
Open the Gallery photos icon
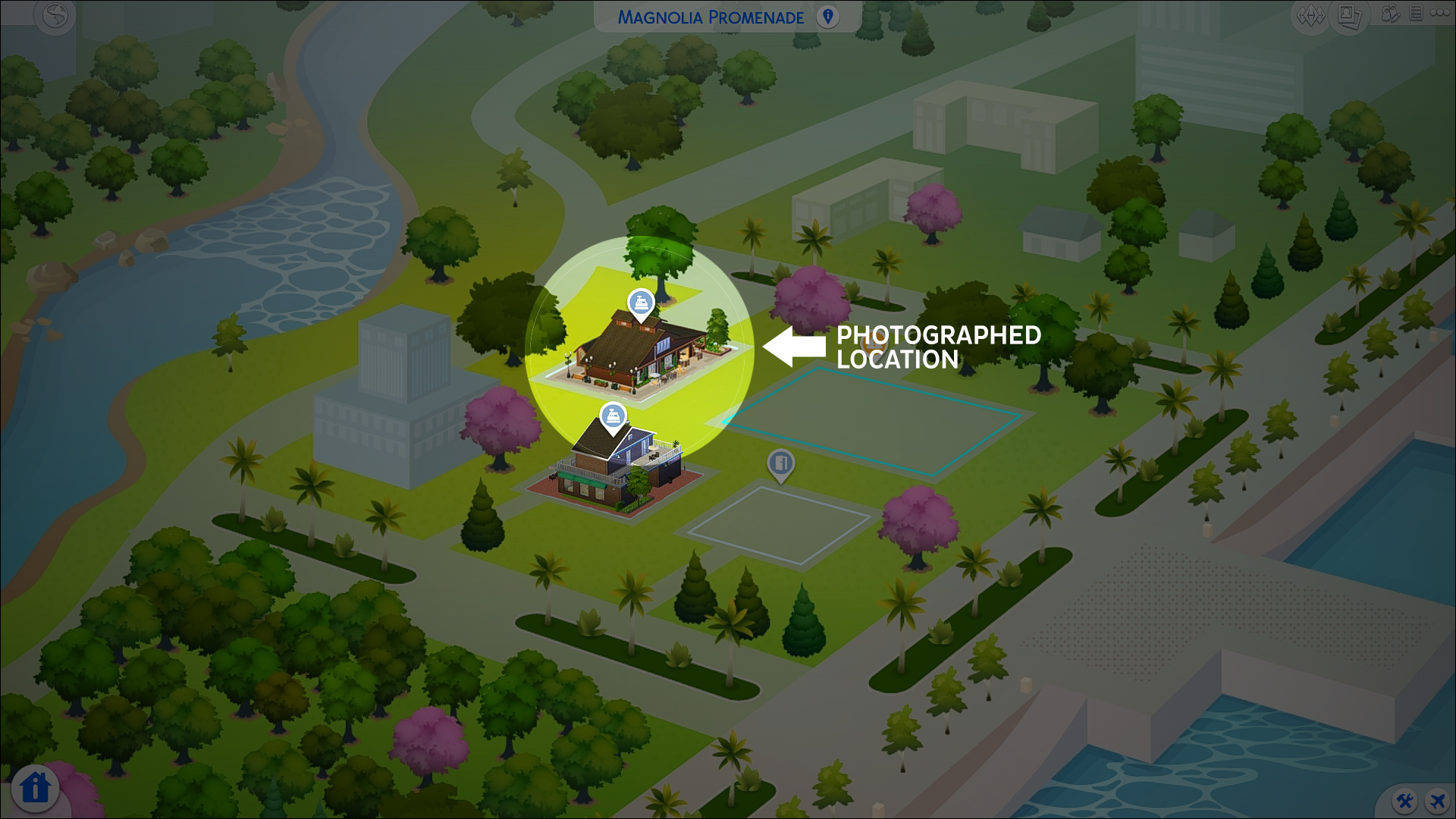coord(1349,15)
